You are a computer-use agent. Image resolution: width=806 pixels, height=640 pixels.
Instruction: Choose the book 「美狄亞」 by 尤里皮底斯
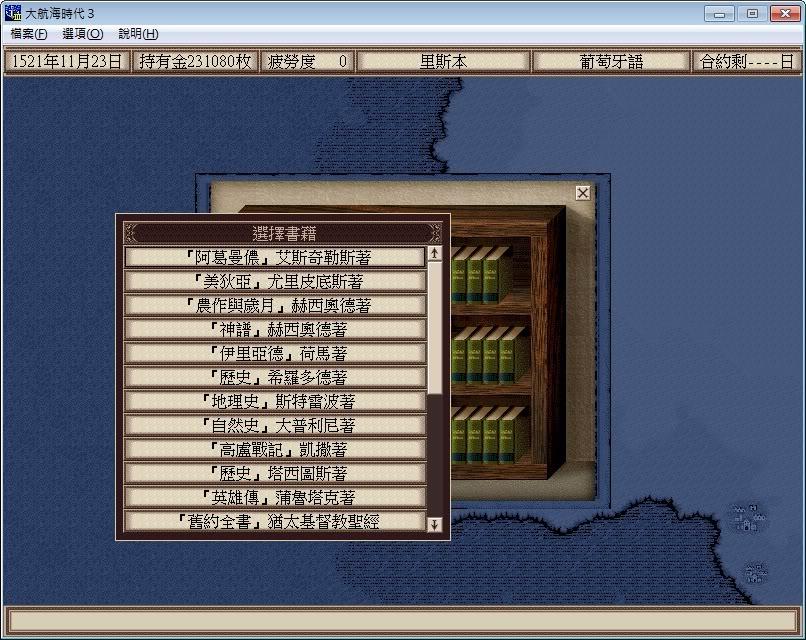coord(275,281)
